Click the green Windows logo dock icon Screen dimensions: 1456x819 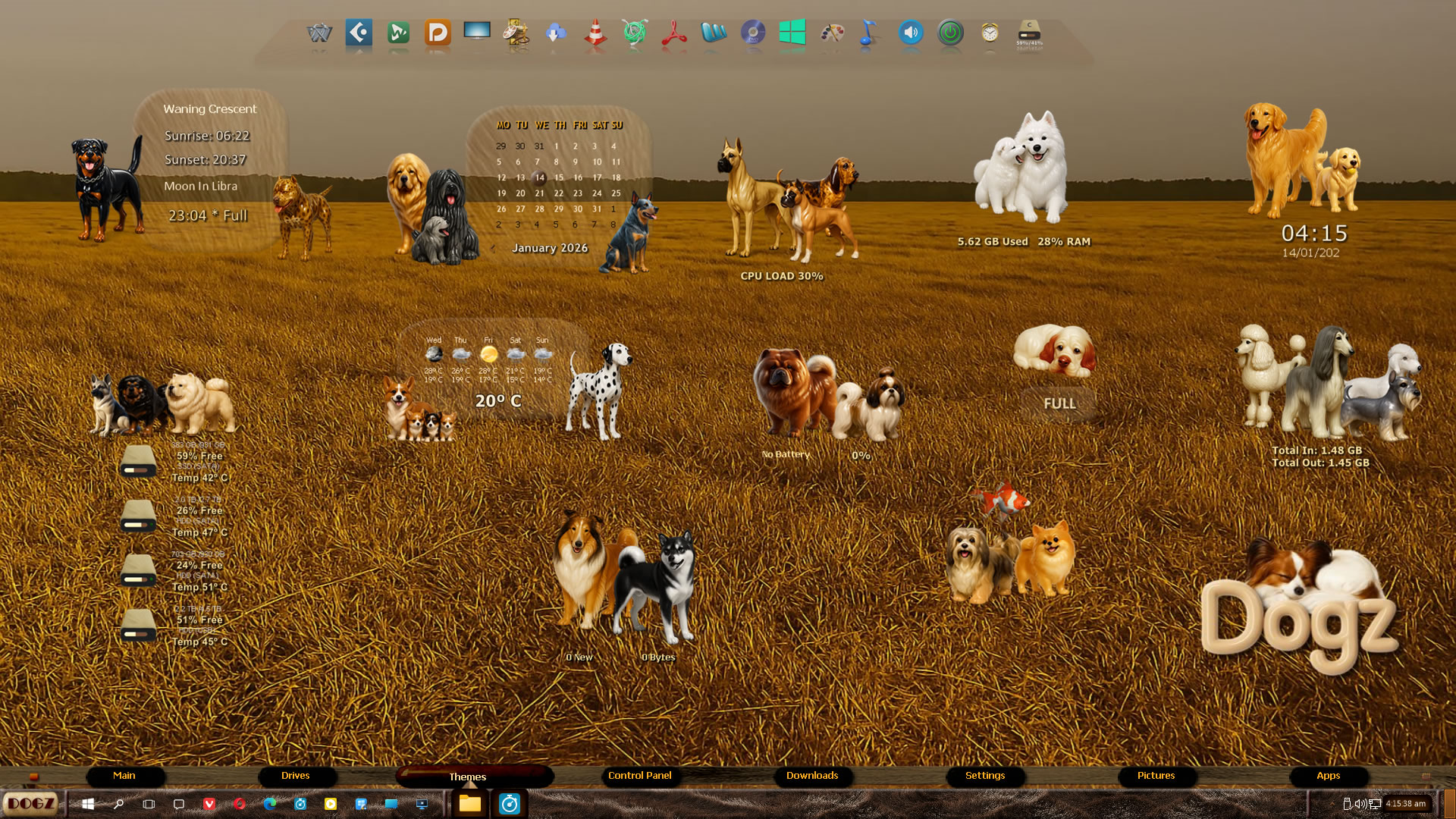[792, 33]
